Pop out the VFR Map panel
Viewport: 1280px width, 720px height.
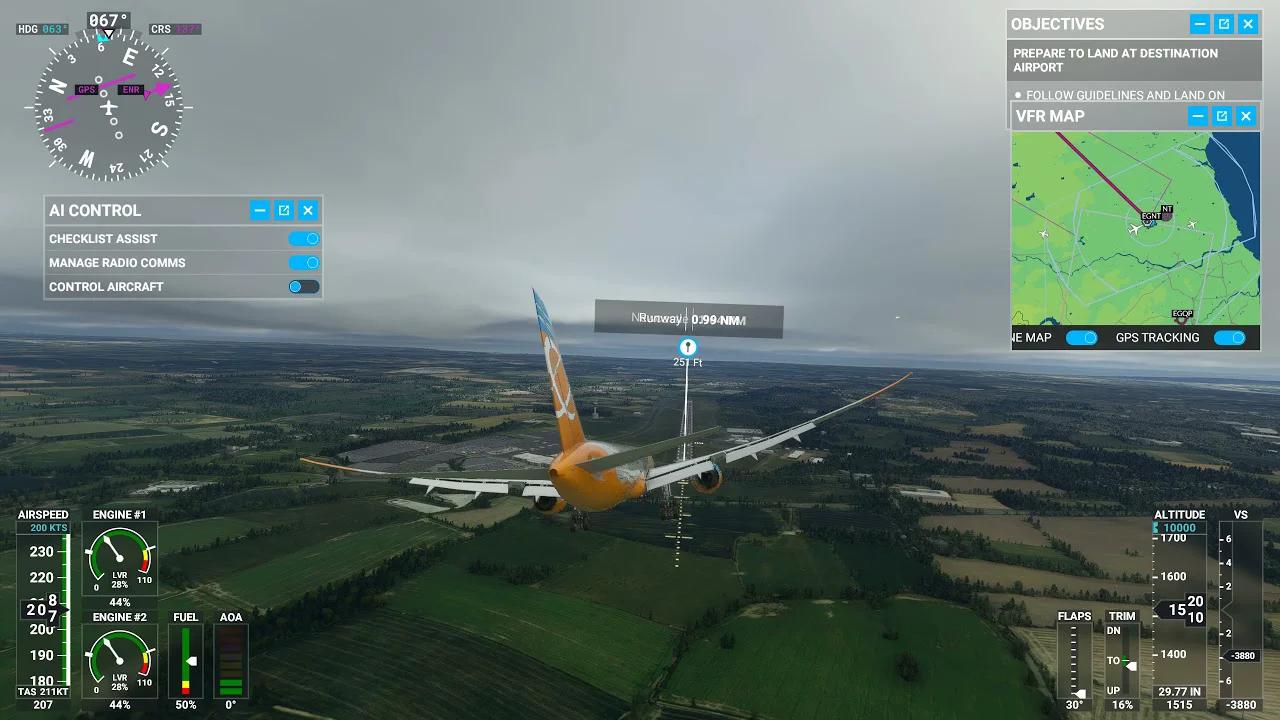pyautogui.click(x=1222, y=116)
